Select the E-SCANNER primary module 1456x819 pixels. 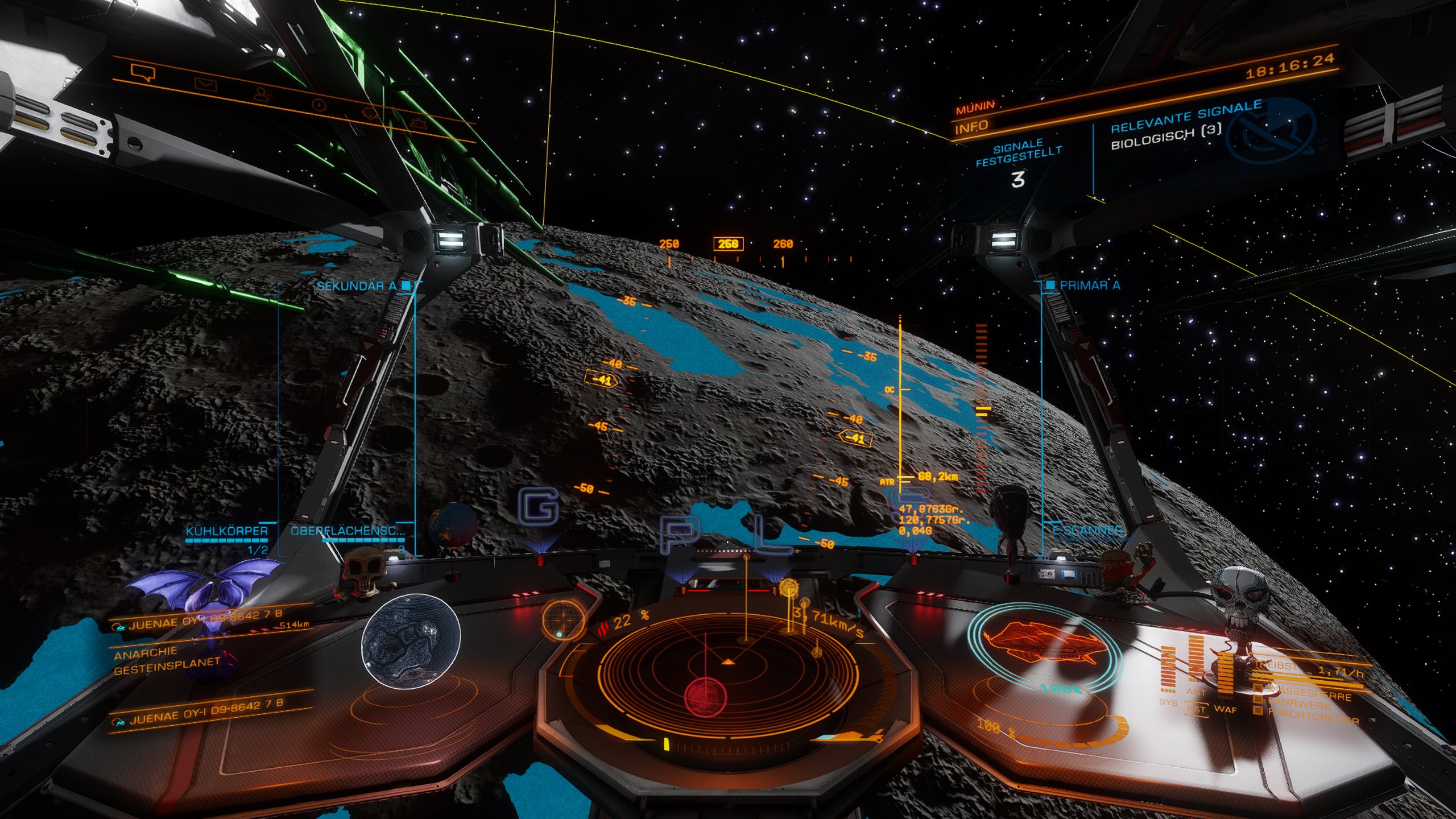tap(1087, 531)
